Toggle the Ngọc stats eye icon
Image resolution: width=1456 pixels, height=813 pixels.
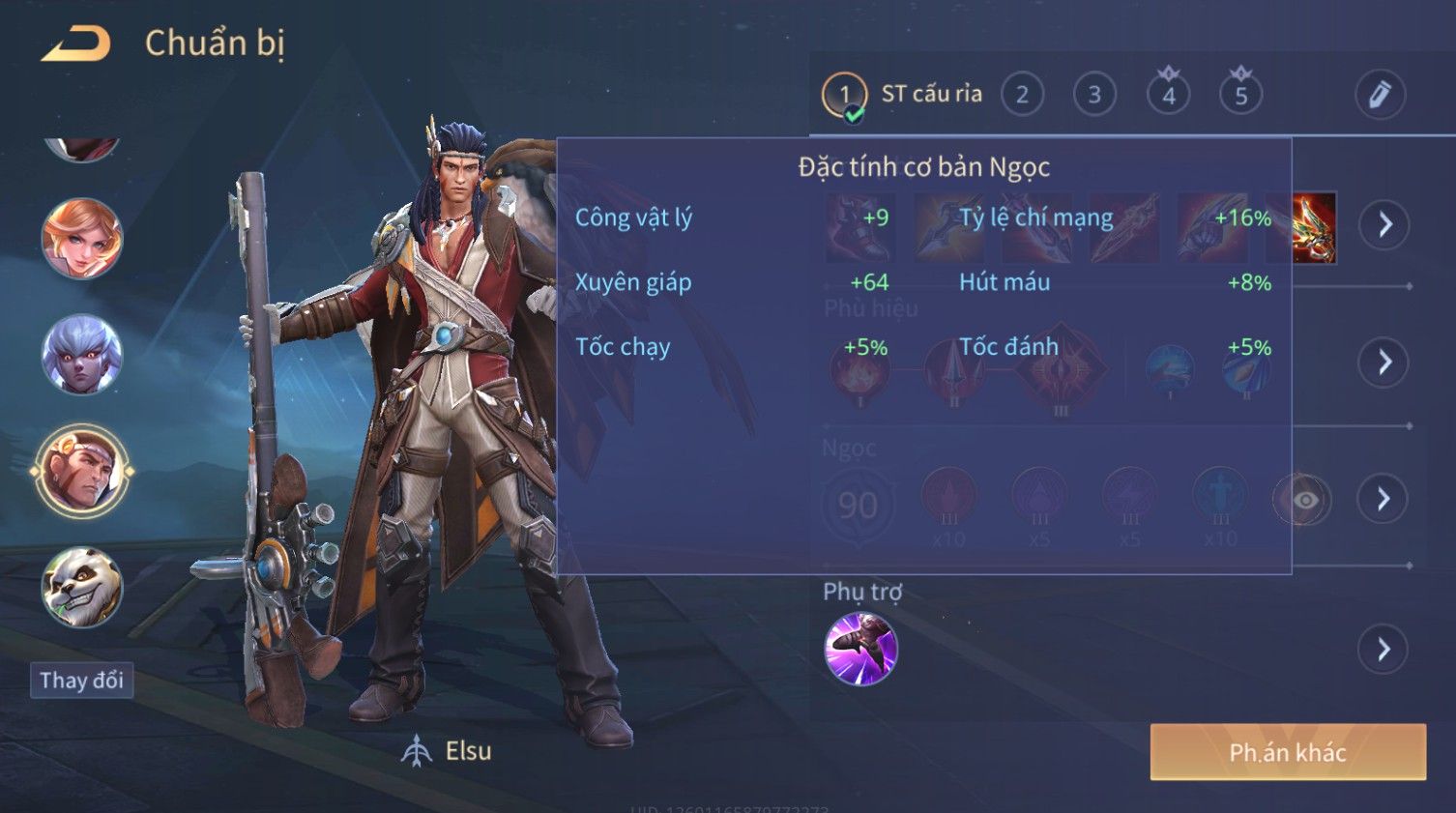pos(1304,500)
